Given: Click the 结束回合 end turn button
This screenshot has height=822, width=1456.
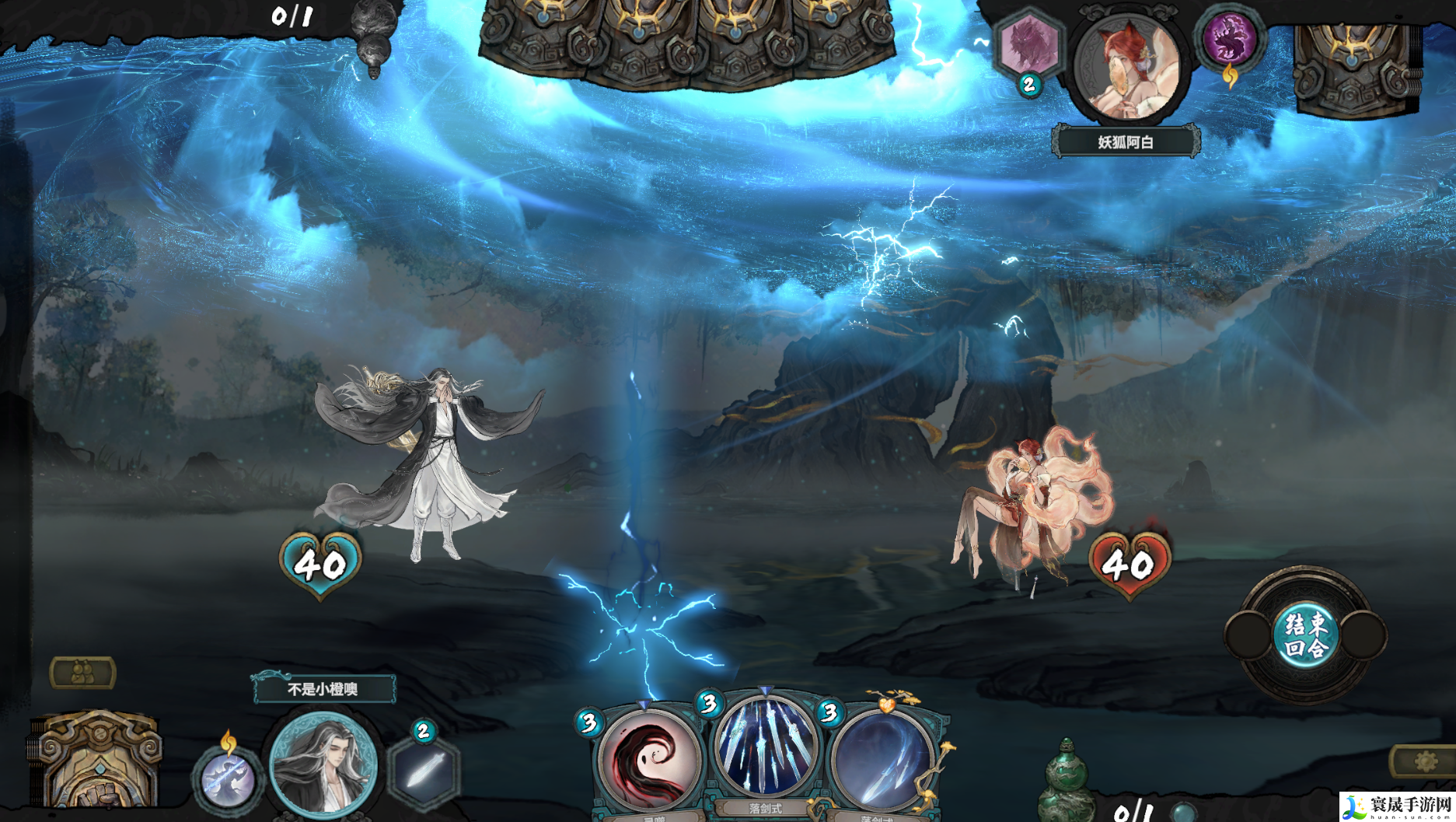Looking at the screenshot, I should [1306, 635].
